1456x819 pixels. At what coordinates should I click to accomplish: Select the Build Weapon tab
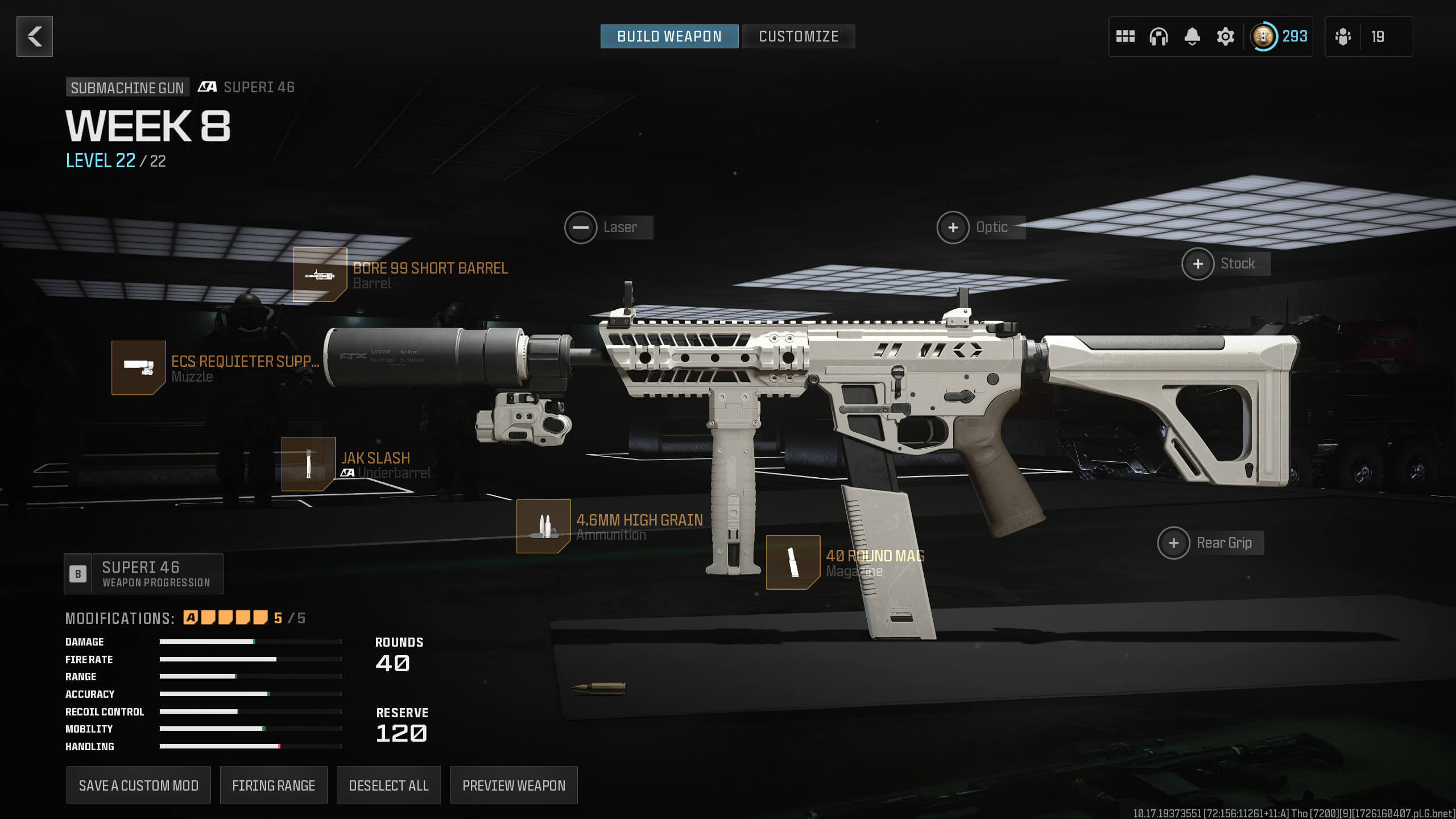(x=669, y=36)
